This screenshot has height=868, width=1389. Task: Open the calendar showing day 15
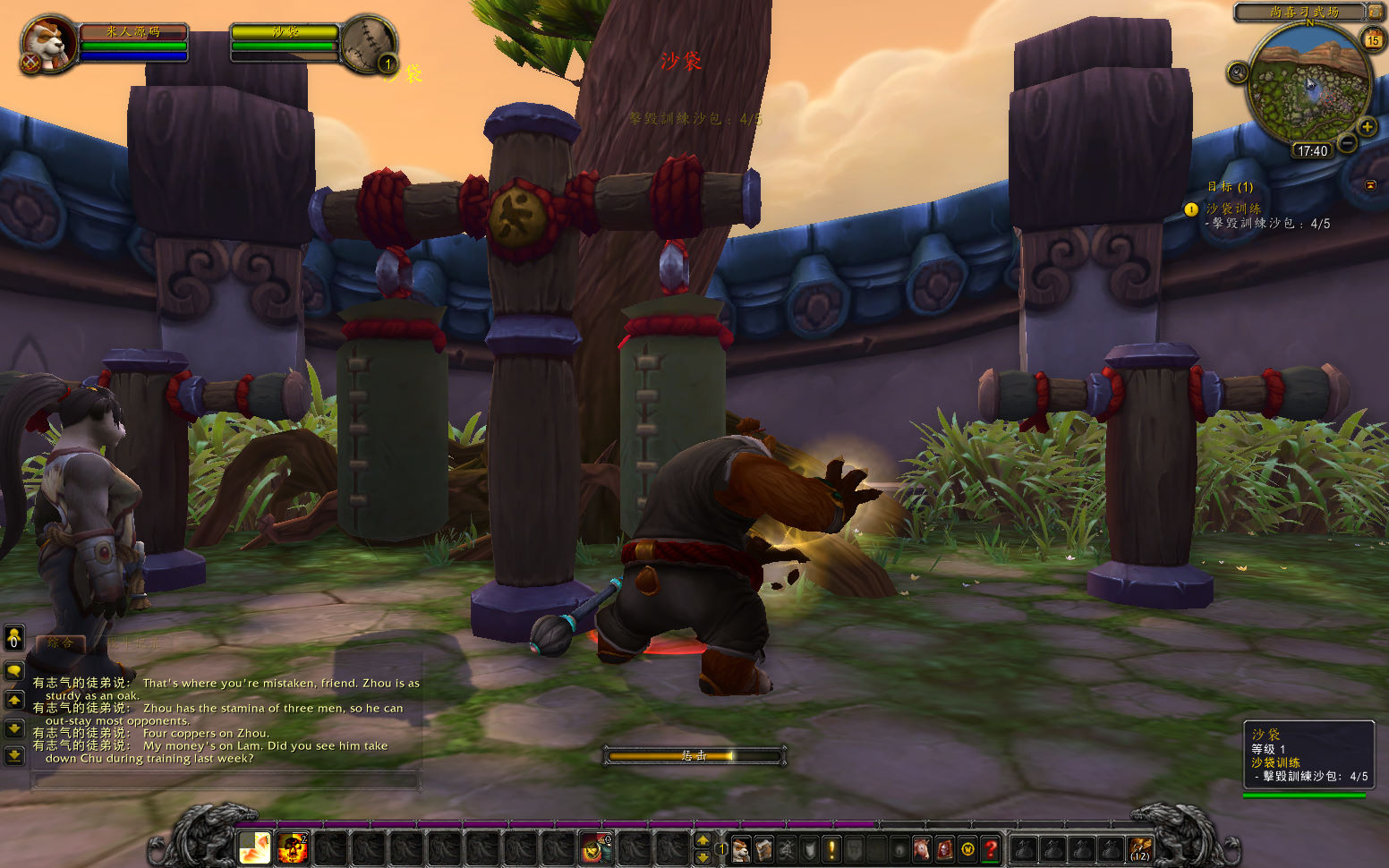pos(1372,39)
